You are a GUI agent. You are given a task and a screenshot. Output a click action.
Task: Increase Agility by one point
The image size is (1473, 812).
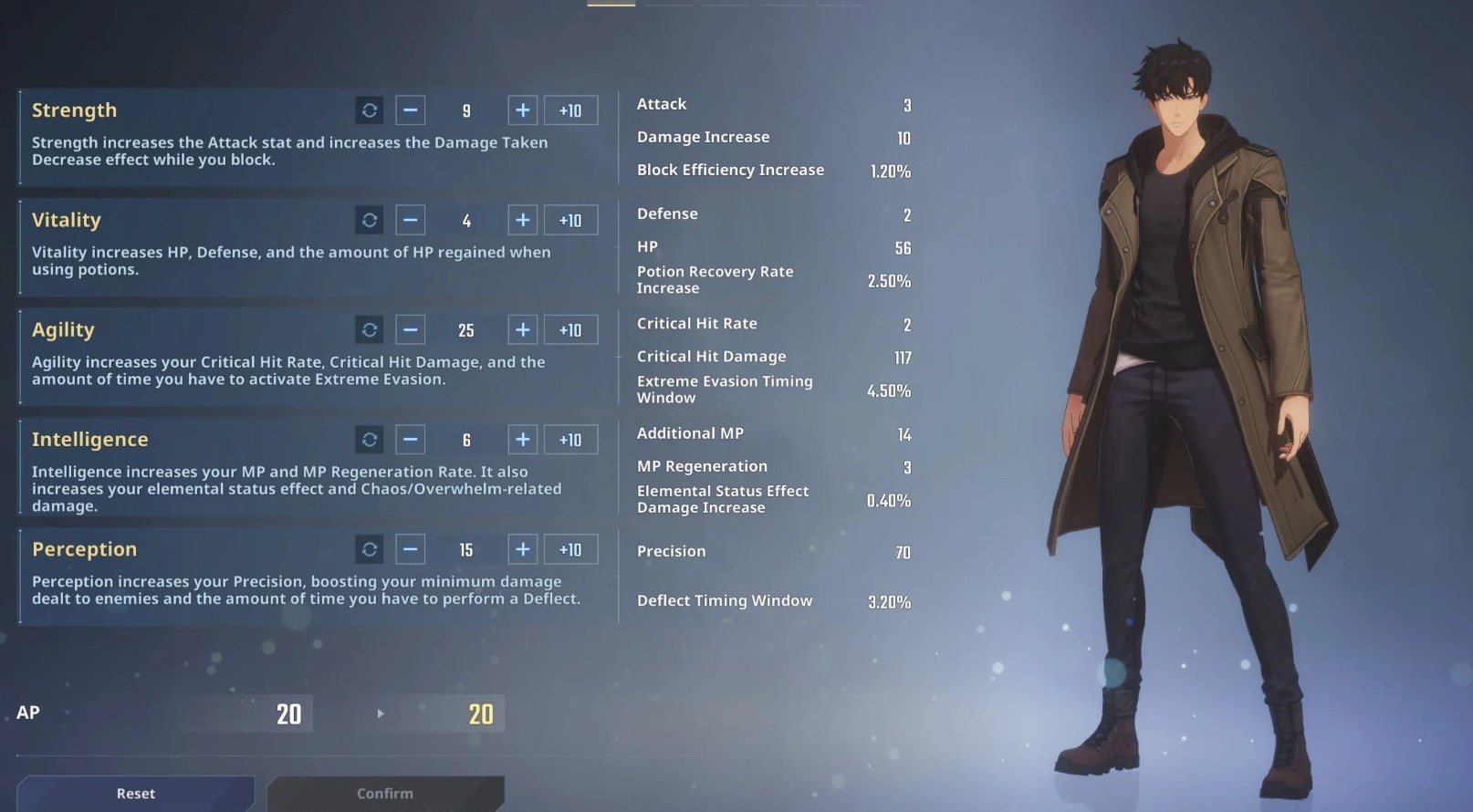click(x=523, y=329)
